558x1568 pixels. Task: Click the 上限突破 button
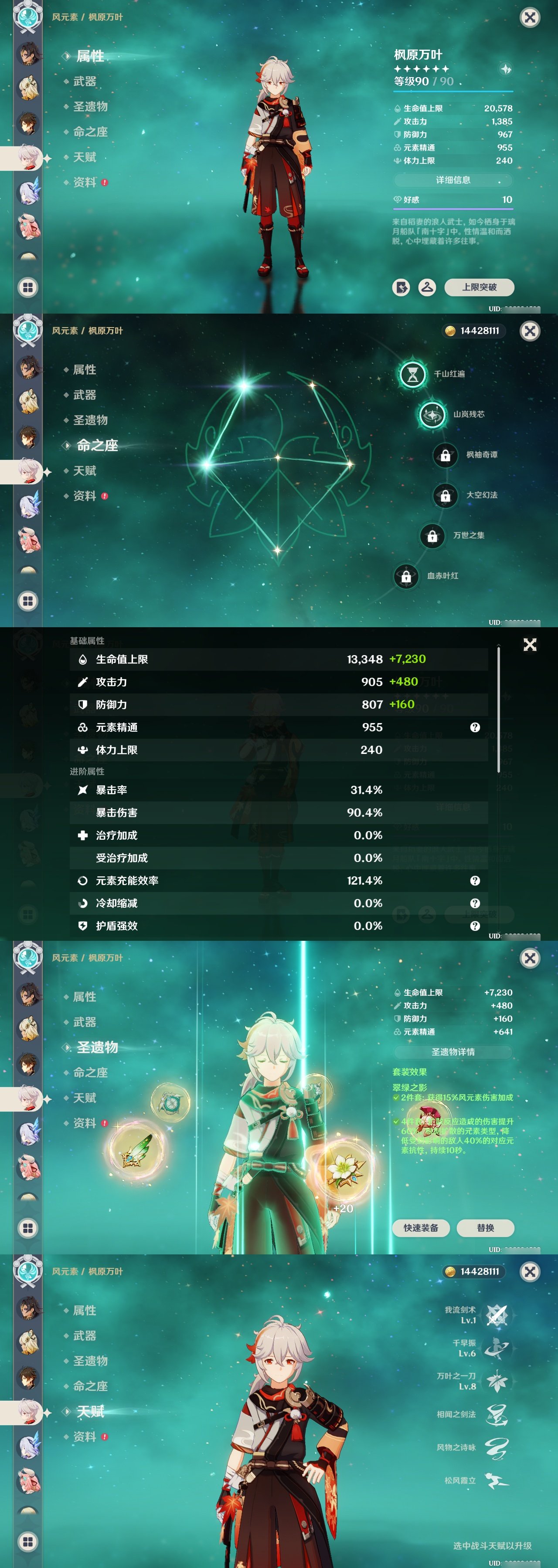point(480,288)
